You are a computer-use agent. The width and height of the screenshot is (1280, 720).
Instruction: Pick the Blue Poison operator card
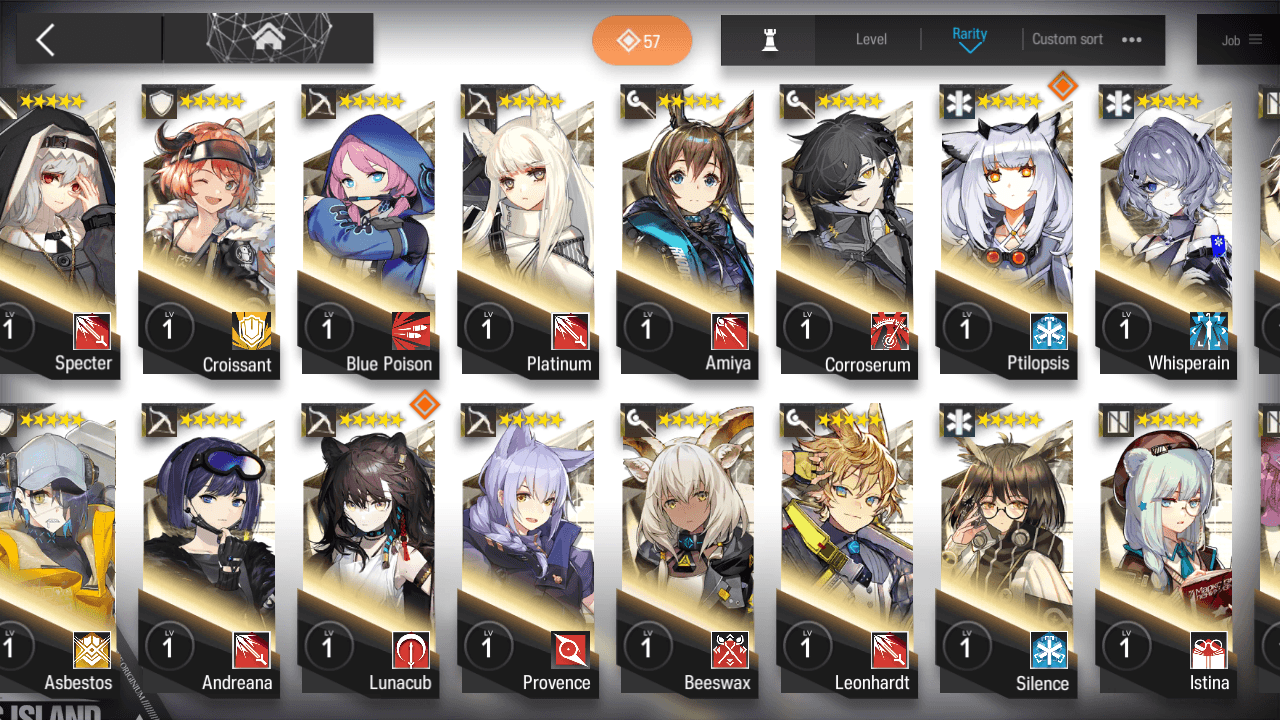point(368,230)
